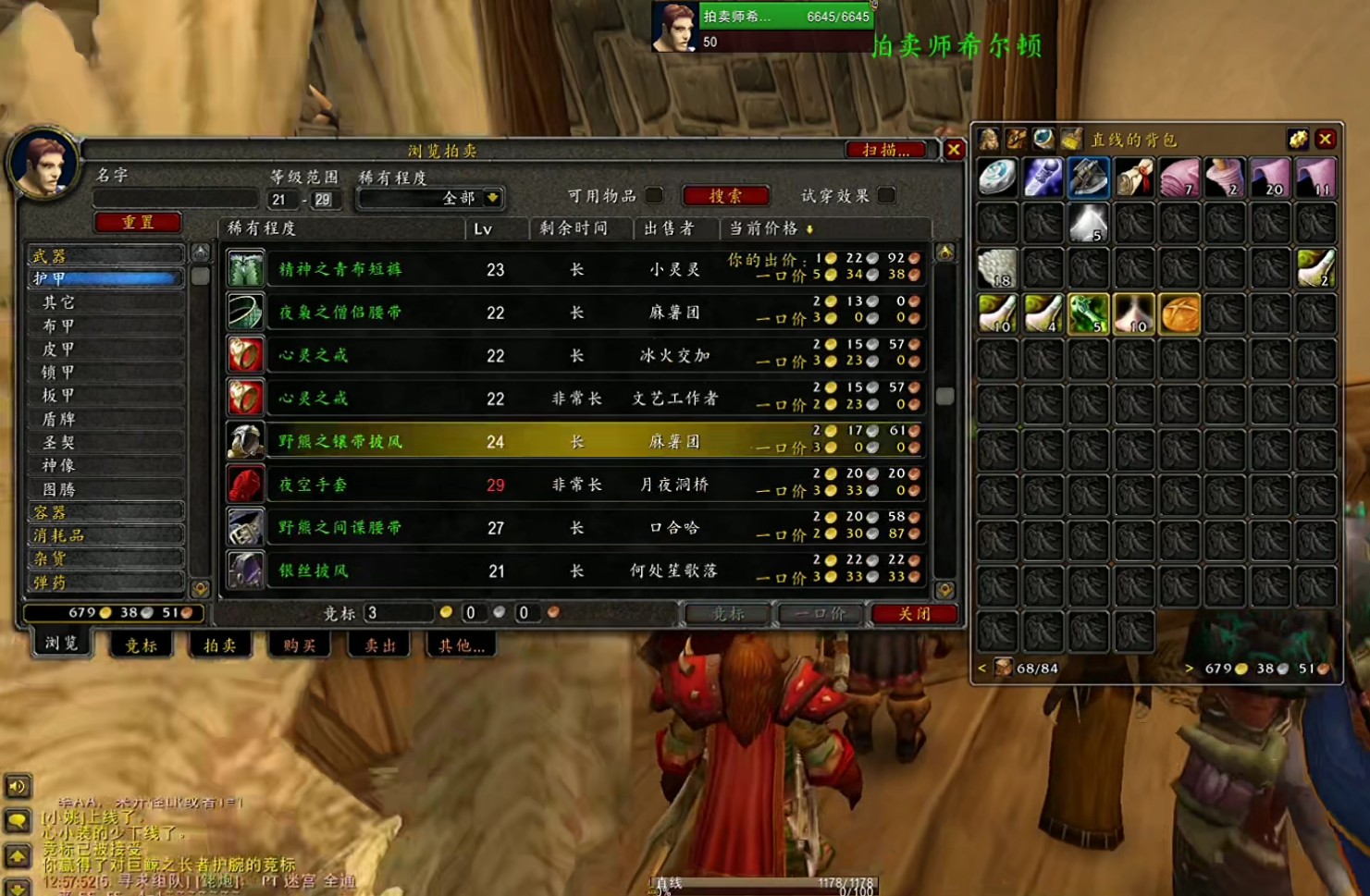Viewport: 1370px width, 896px height.
Task: Click the red gloves icon of 夜空手套
Action: pyautogui.click(x=245, y=484)
